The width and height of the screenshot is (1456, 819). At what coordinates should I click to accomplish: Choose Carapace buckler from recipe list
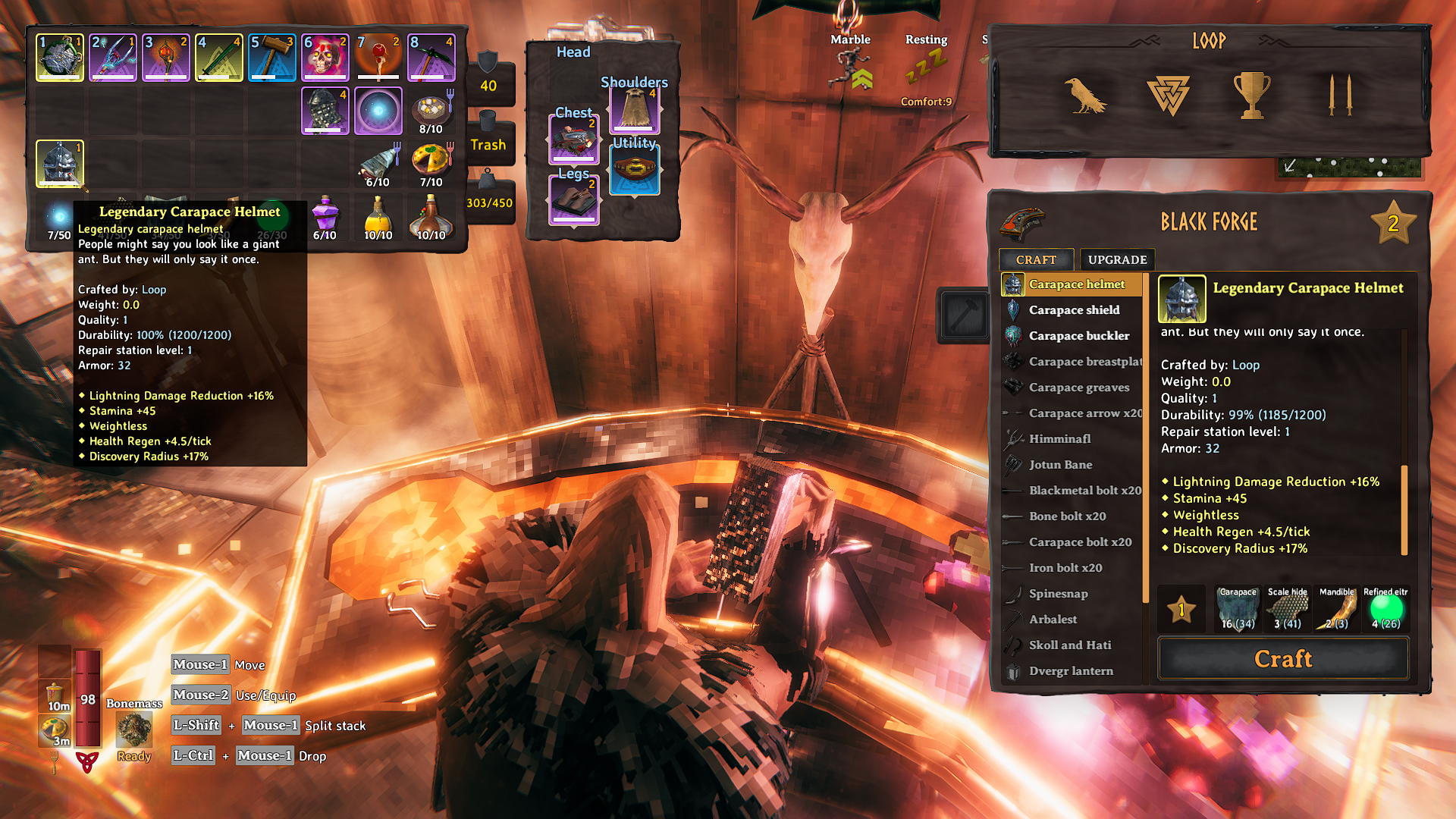(x=1078, y=335)
